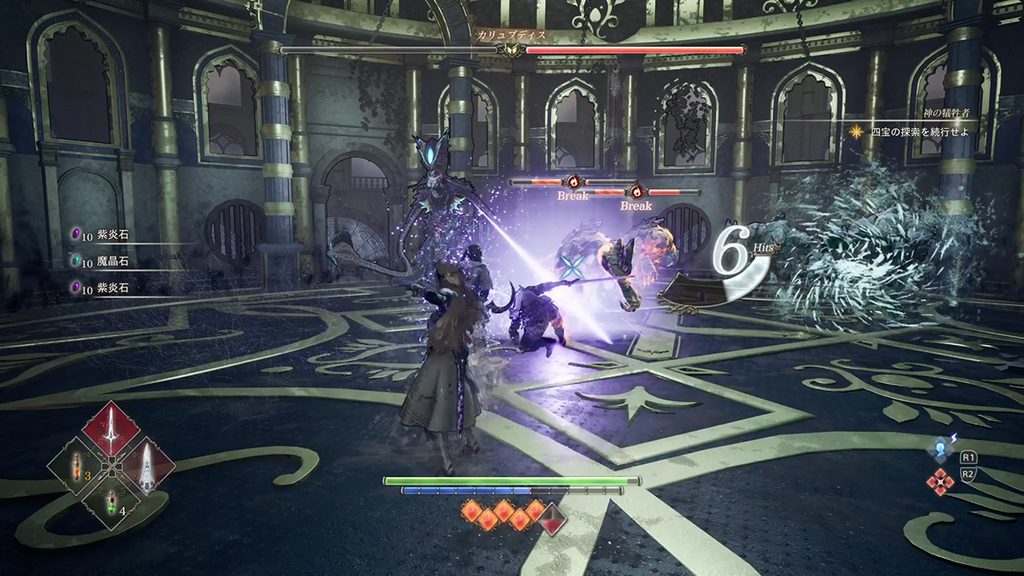
Task: Select the white blade slot
Action: click(146, 465)
